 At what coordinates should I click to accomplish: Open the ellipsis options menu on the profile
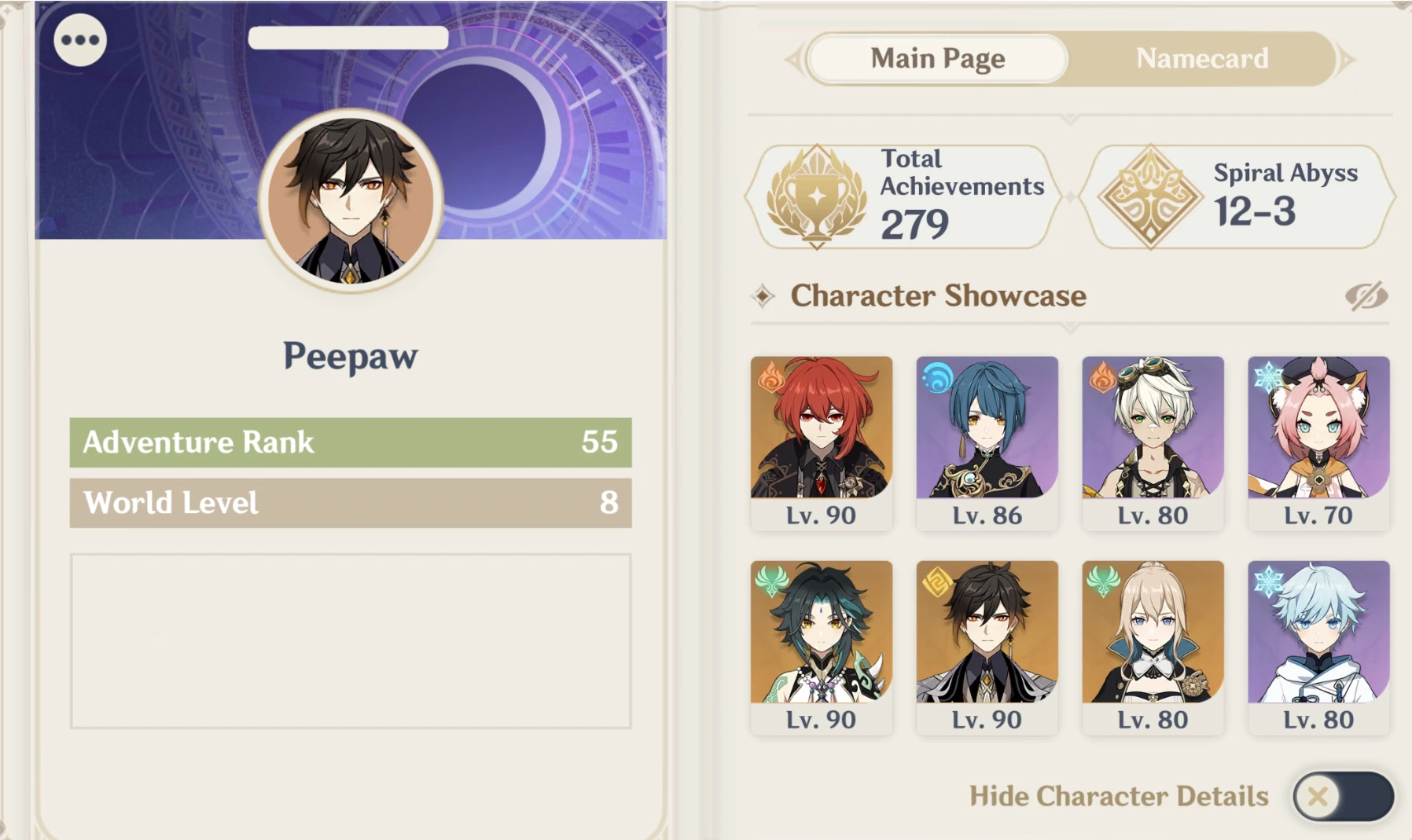point(81,39)
